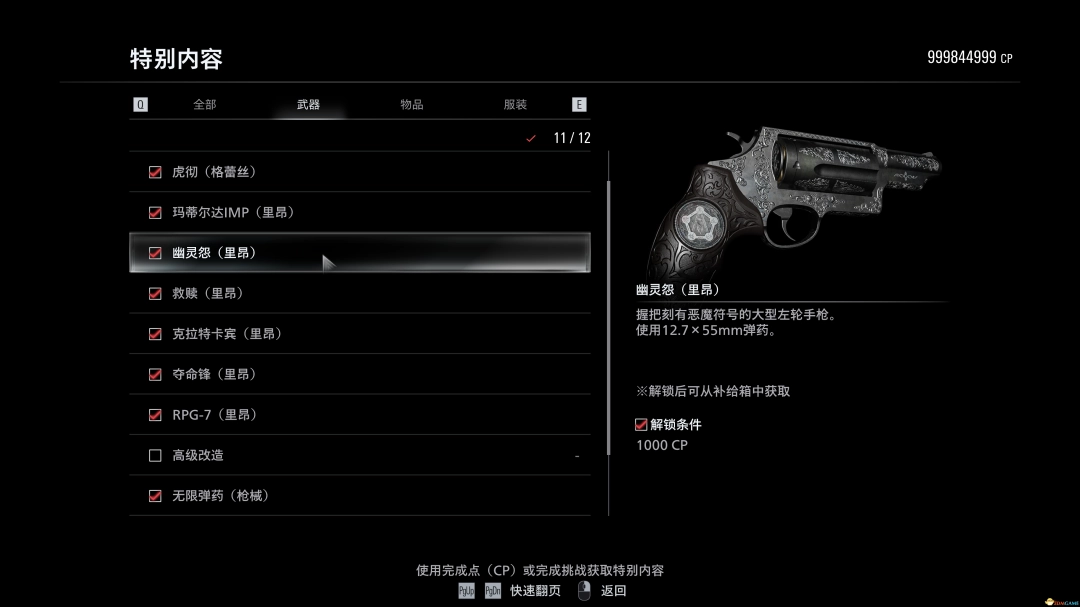Show the 服装 category tab
This screenshot has height=607, width=1080.
coord(515,104)
